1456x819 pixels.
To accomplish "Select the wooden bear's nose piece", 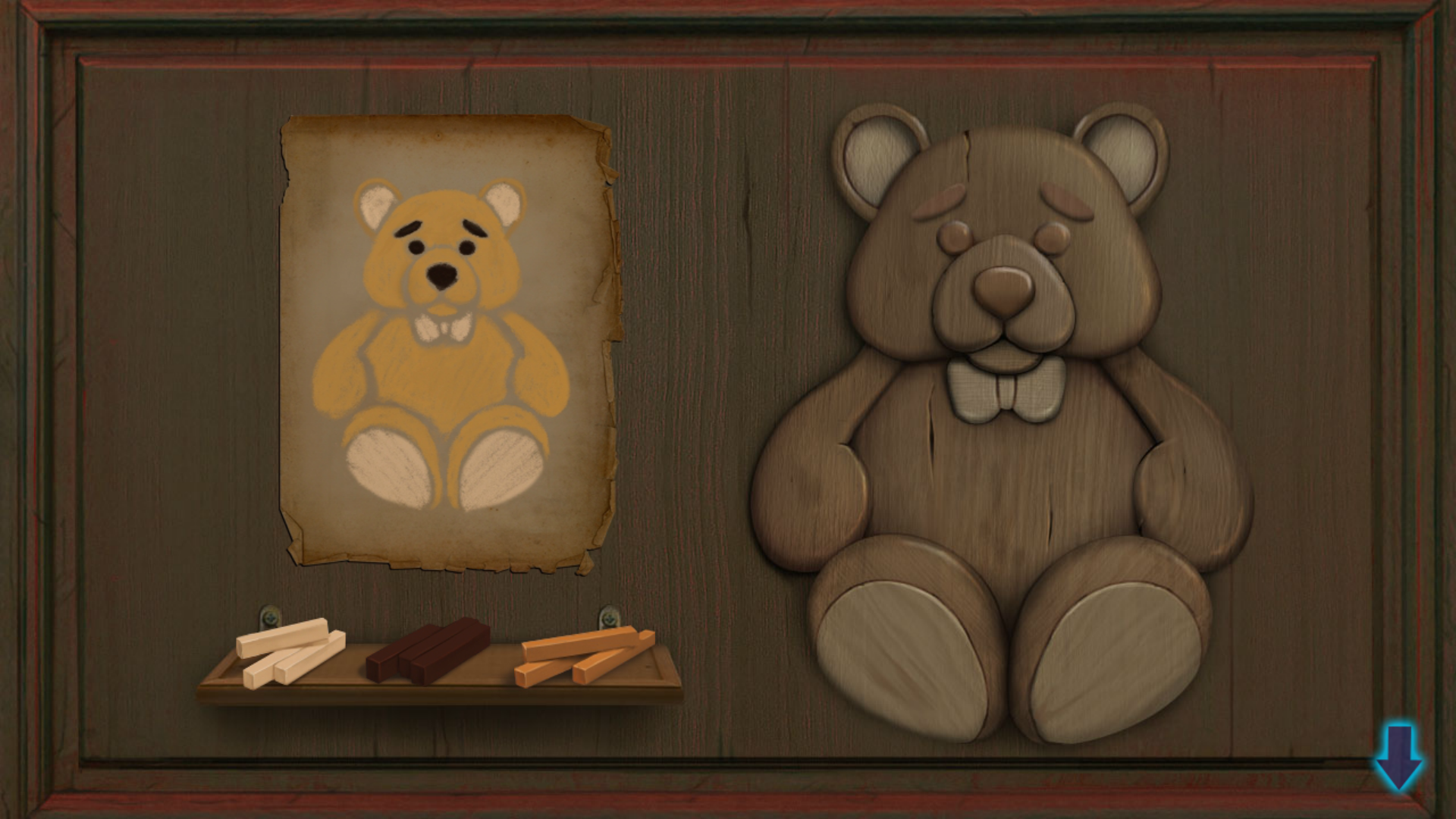I will click(1003, 290).
